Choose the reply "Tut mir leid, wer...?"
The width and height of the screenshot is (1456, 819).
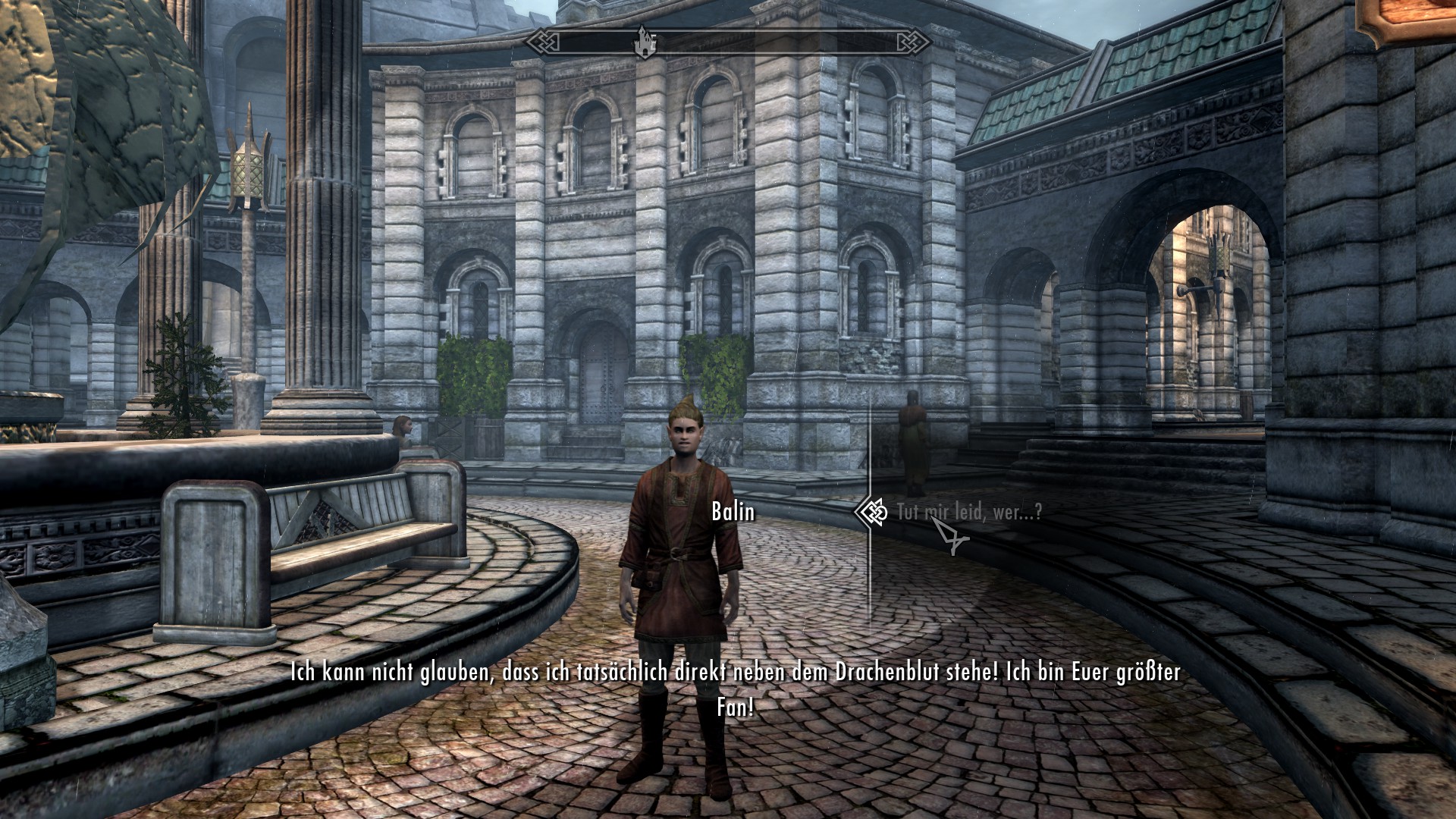click(968, 513)
